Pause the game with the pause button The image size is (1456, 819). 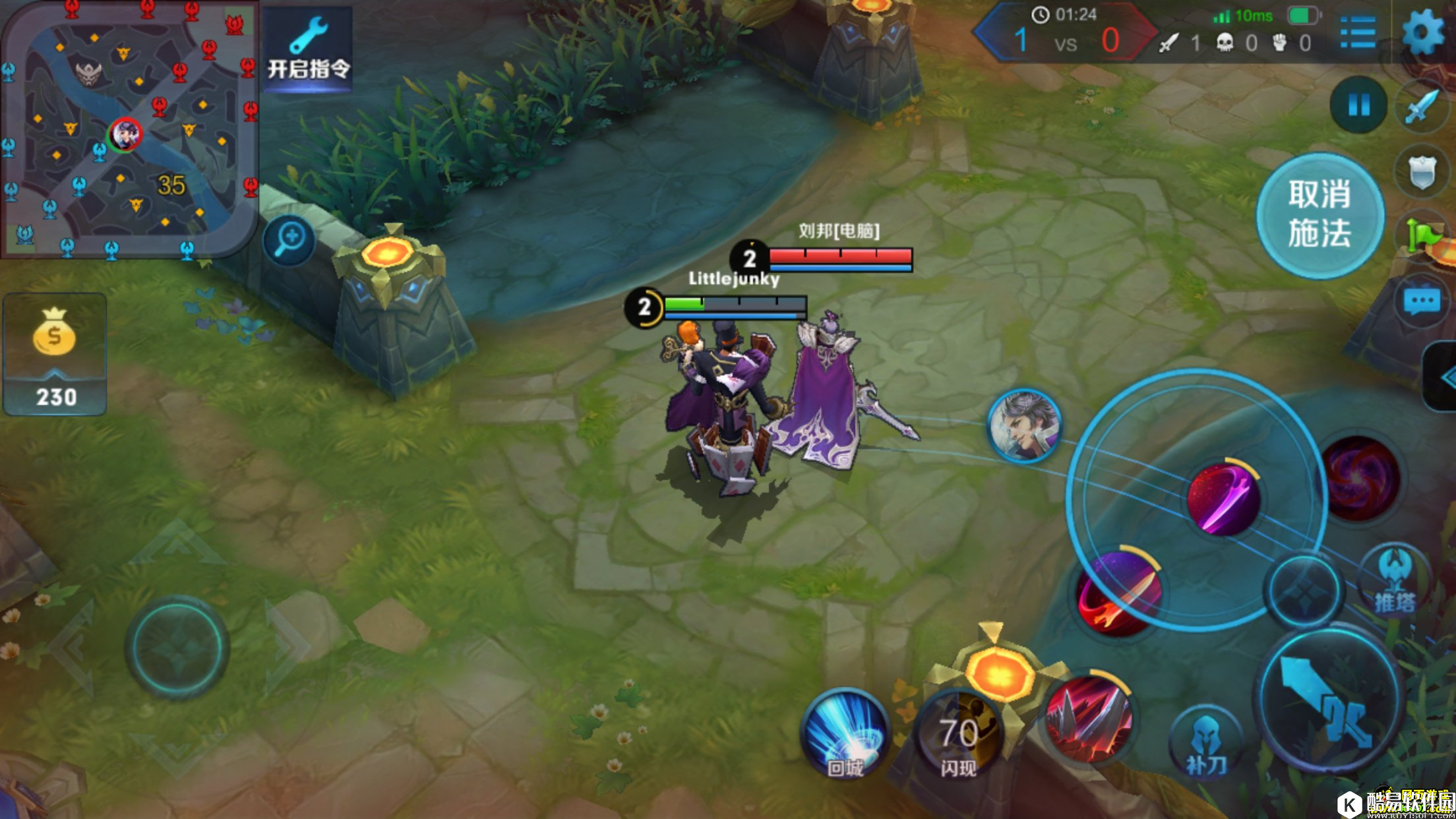(1358, 104)
